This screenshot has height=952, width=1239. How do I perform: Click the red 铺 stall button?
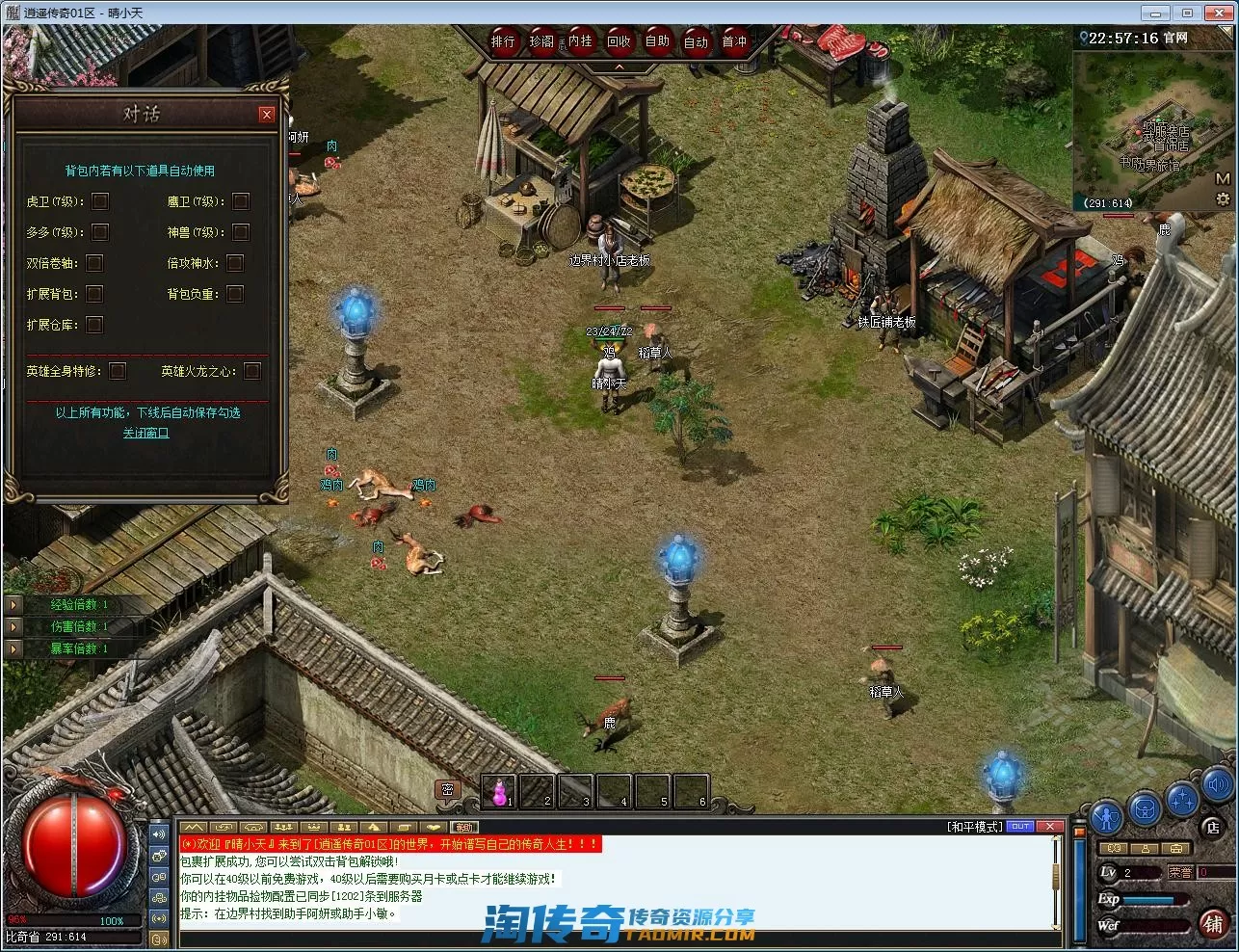pos(1213,923)
